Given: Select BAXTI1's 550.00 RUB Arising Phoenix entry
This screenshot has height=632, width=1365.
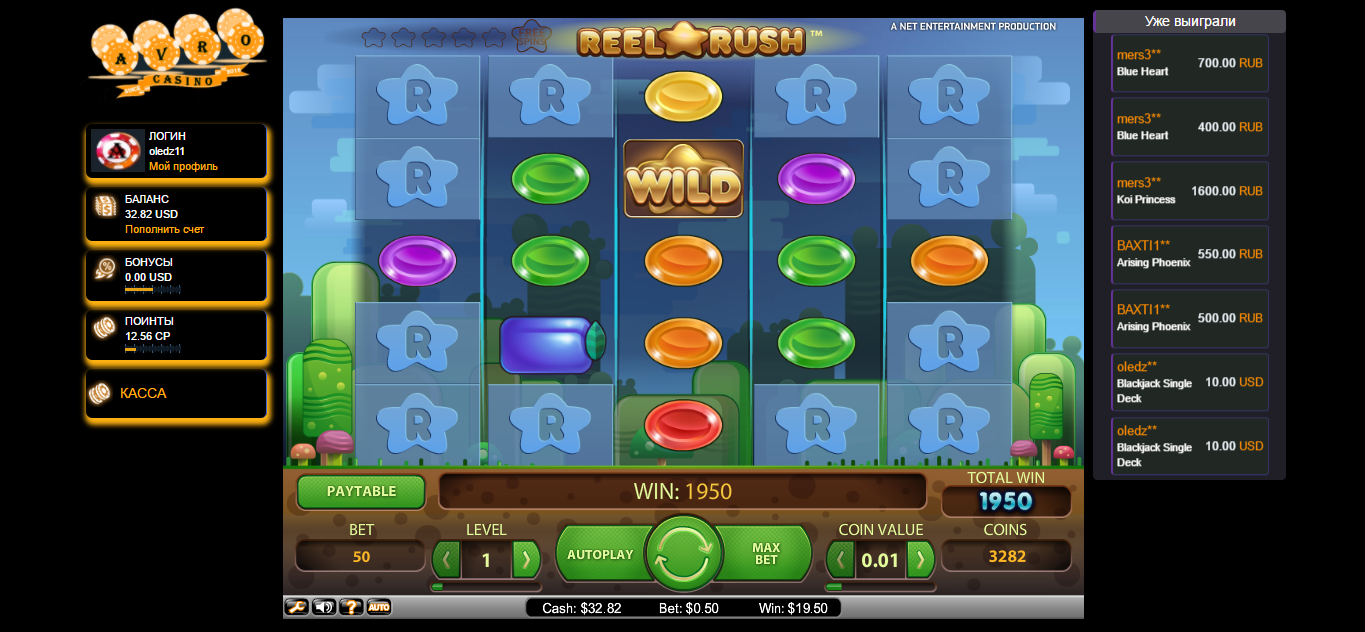Looking at the screenshot, I should (1190, 254).
